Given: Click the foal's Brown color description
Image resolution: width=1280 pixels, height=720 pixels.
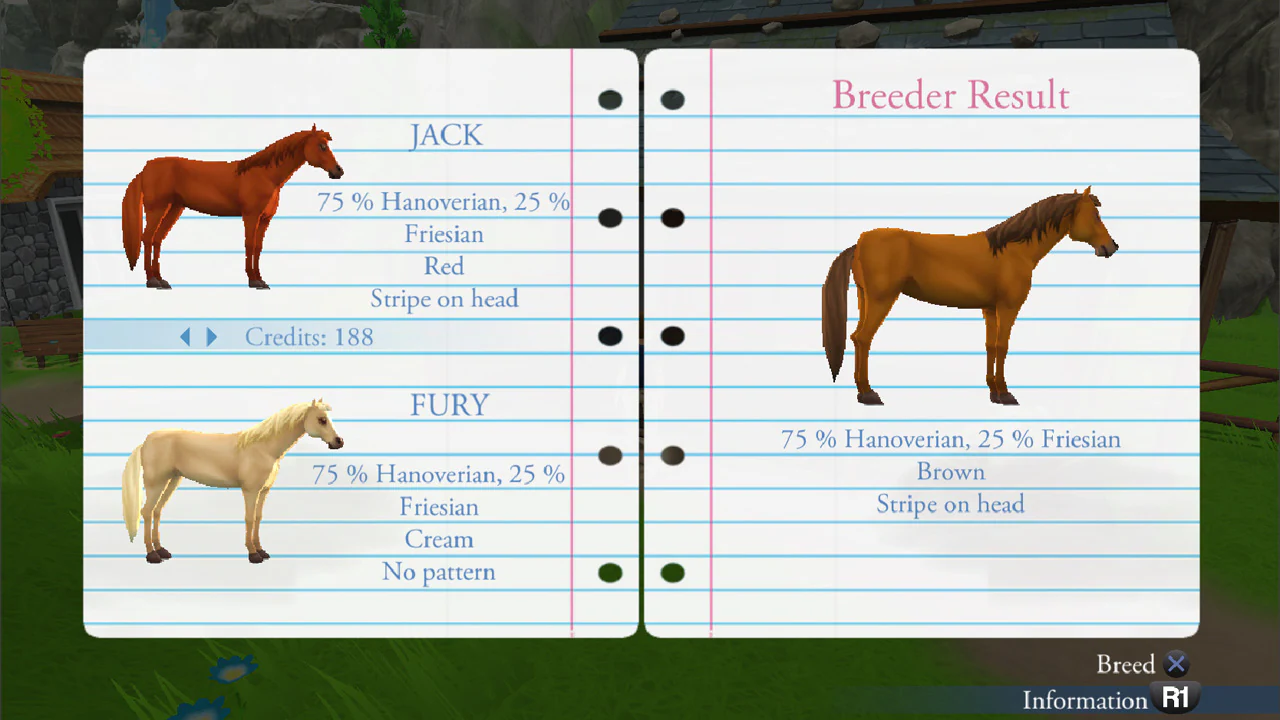Looking at the screenshot, I should point(950,471).
